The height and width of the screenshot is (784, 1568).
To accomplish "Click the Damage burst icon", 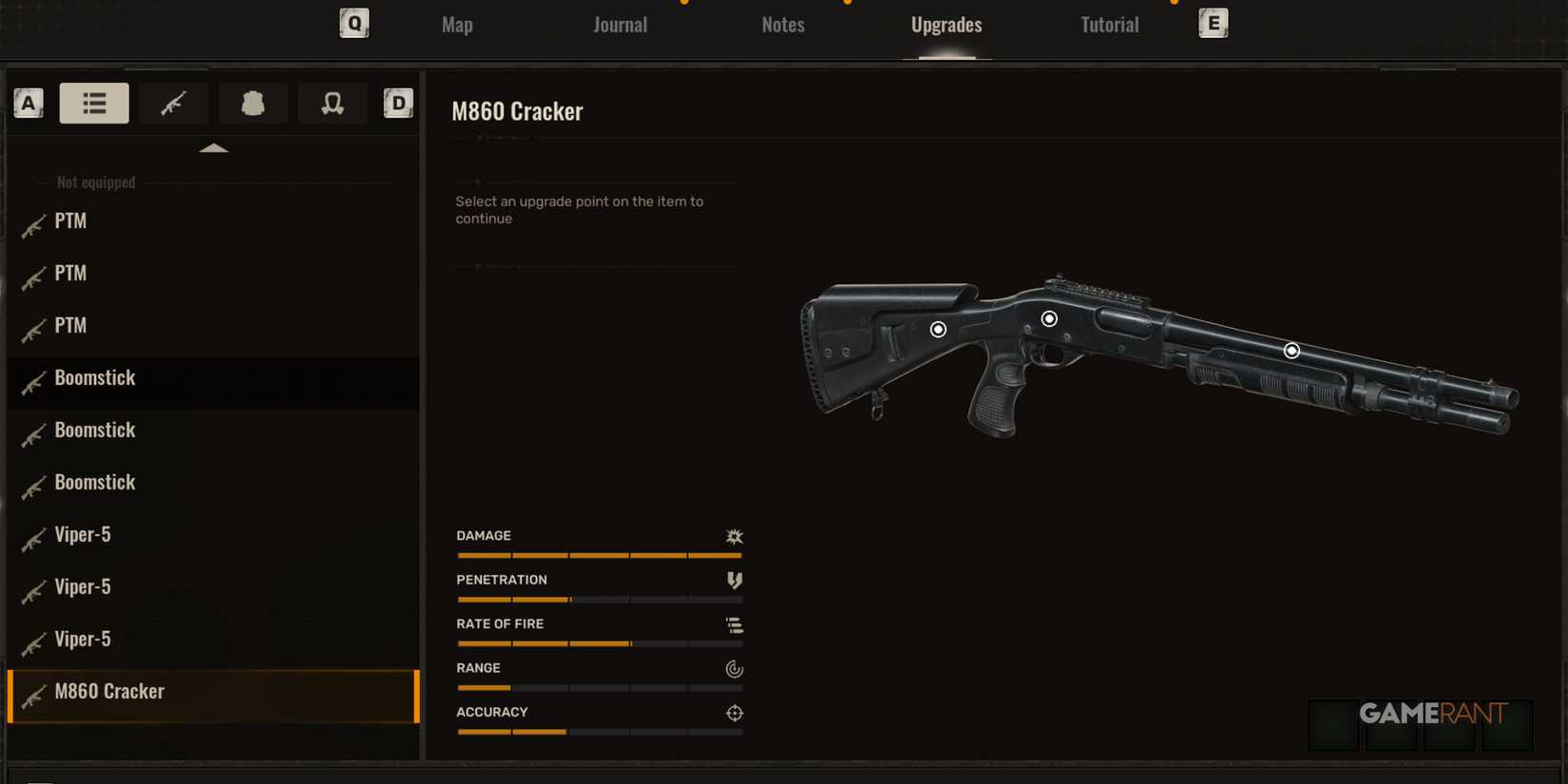I will coord(734,536).
